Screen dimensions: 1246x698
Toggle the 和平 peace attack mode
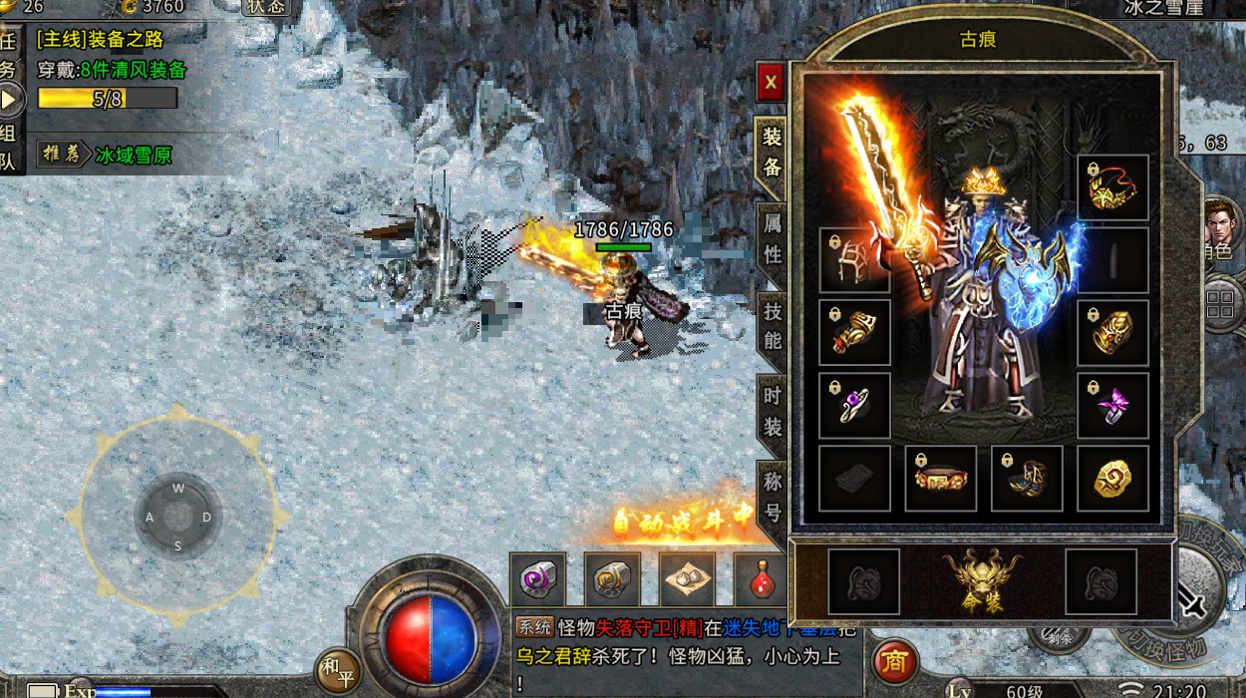pyautogui.click(x=337, y=672)
